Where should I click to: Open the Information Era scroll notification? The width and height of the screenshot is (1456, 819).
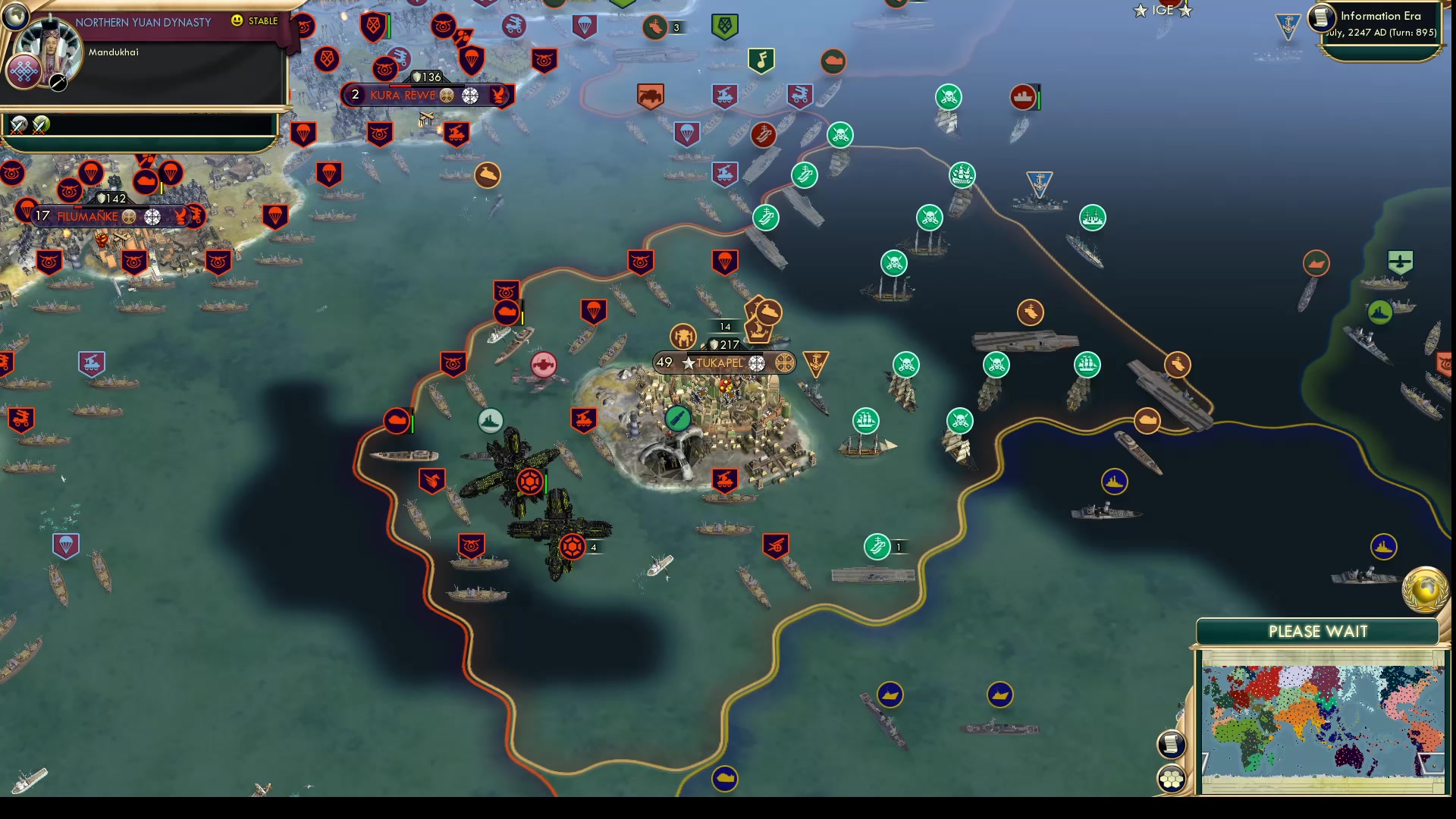pyautogui.click(x=1323, y=19)
